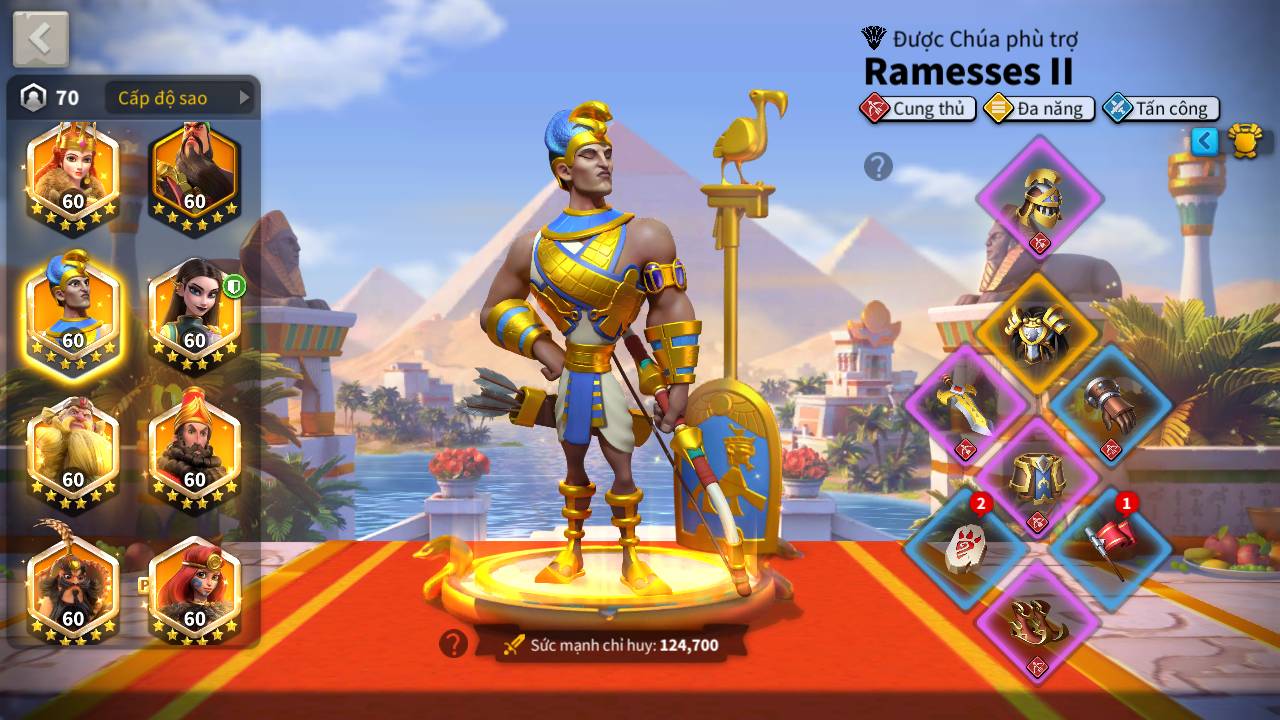Select the leather gloves equipment slot
Image resolution: width=1280 pixels, height=720 pixels.
1110,406
